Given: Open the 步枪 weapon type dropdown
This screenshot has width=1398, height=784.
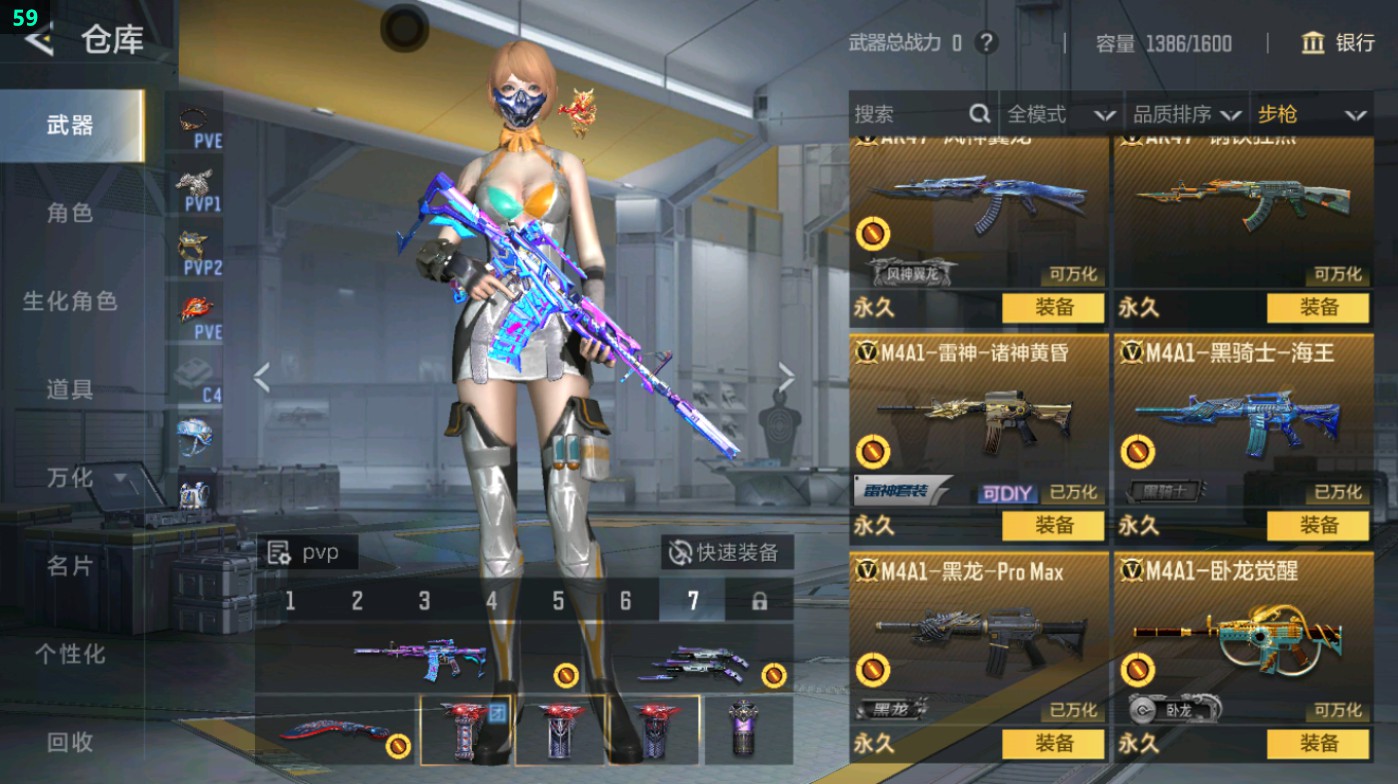Looking at the screenshot, I should click(x=1311, y=115).
